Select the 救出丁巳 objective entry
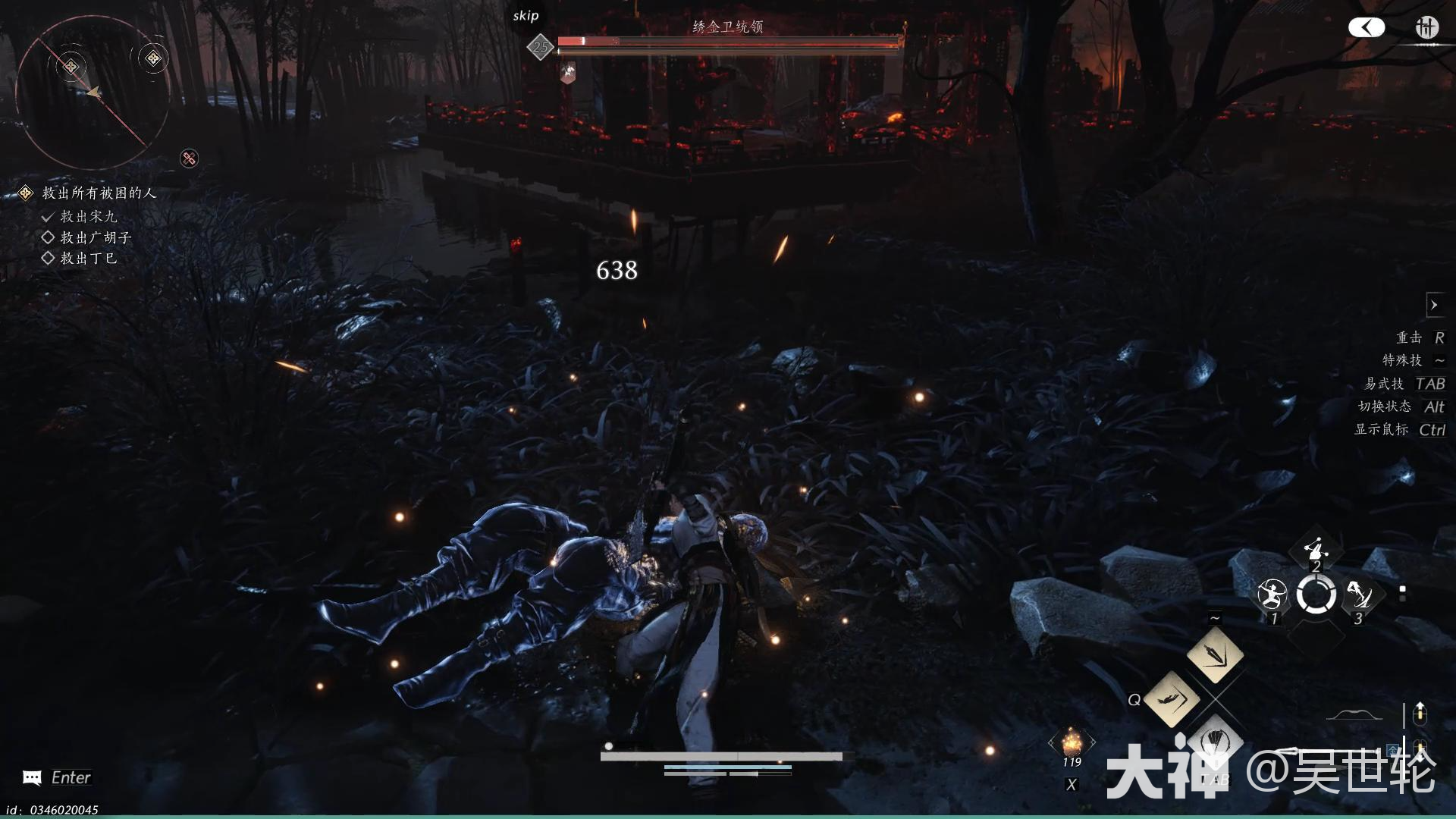The width and height of the screenshot is (1456, 819). (x=88, y=259)
